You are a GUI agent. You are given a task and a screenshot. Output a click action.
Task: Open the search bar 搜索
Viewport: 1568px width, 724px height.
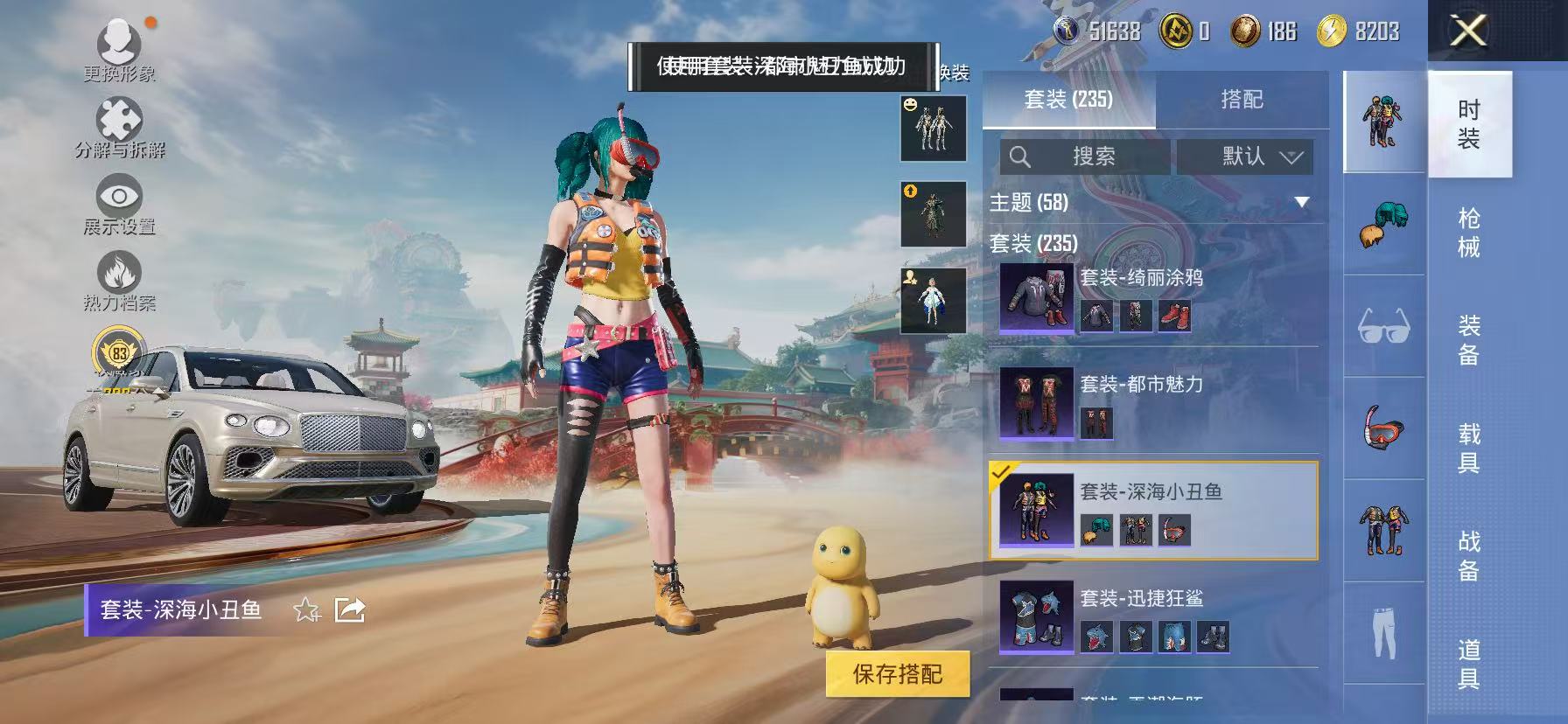(1085, 157)
